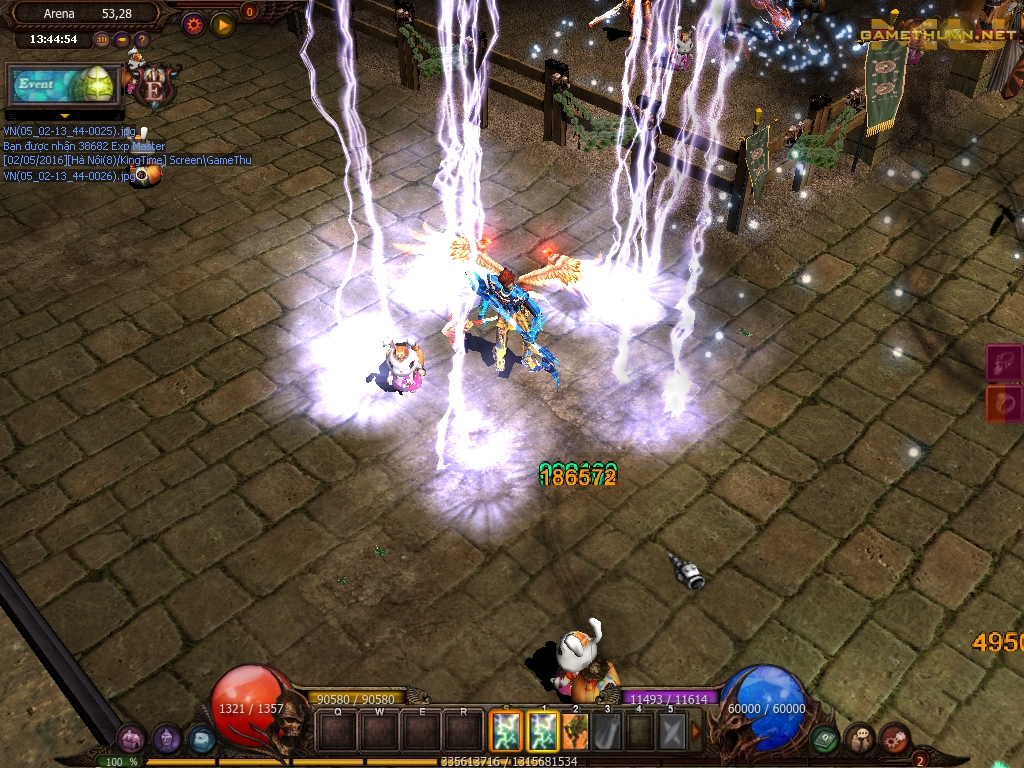The height and width of the screenshot is (768, 1024).
Task: Select the orange-bordered lightning skill slot
Action: (x=506, y=731)
